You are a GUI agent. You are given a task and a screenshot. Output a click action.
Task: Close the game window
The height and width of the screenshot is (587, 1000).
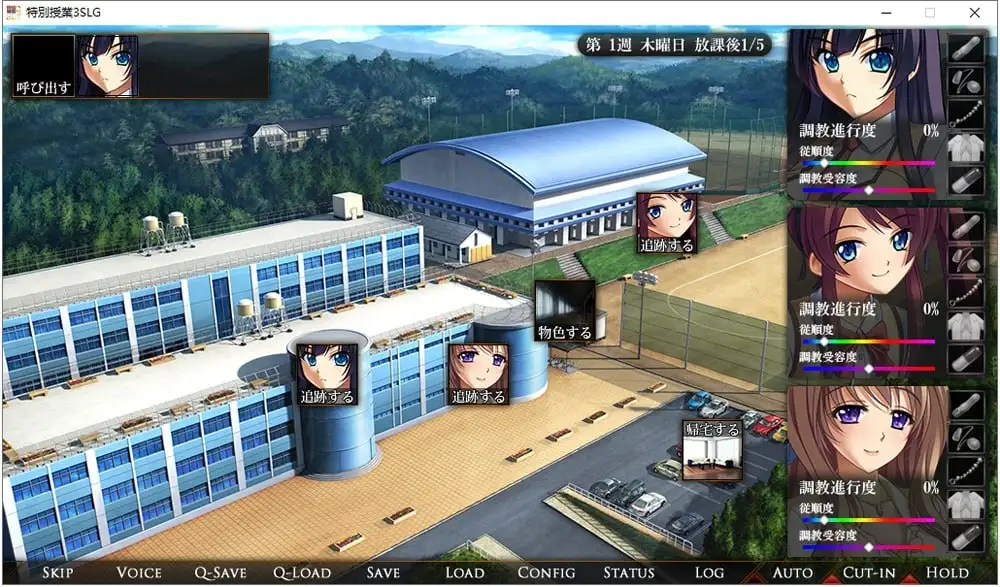(x=975, y=12)
